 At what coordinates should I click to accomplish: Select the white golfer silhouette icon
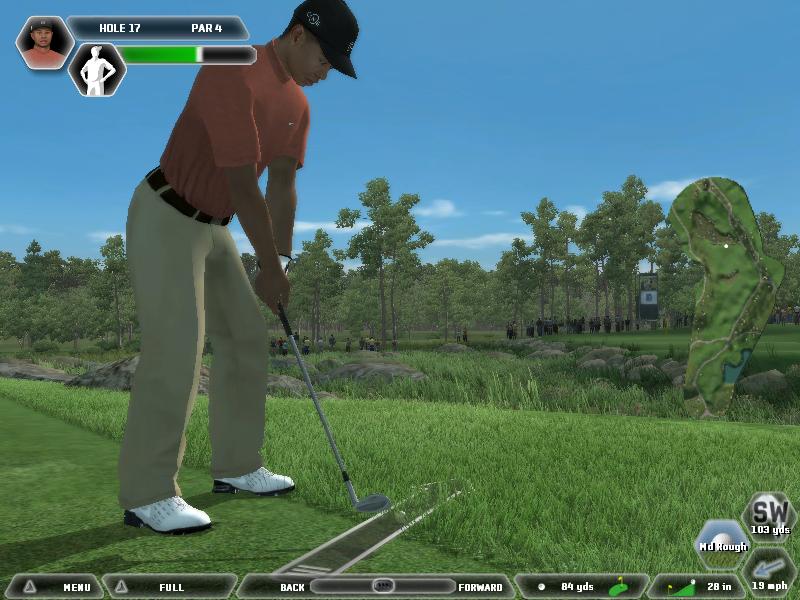tap(97, 69)
